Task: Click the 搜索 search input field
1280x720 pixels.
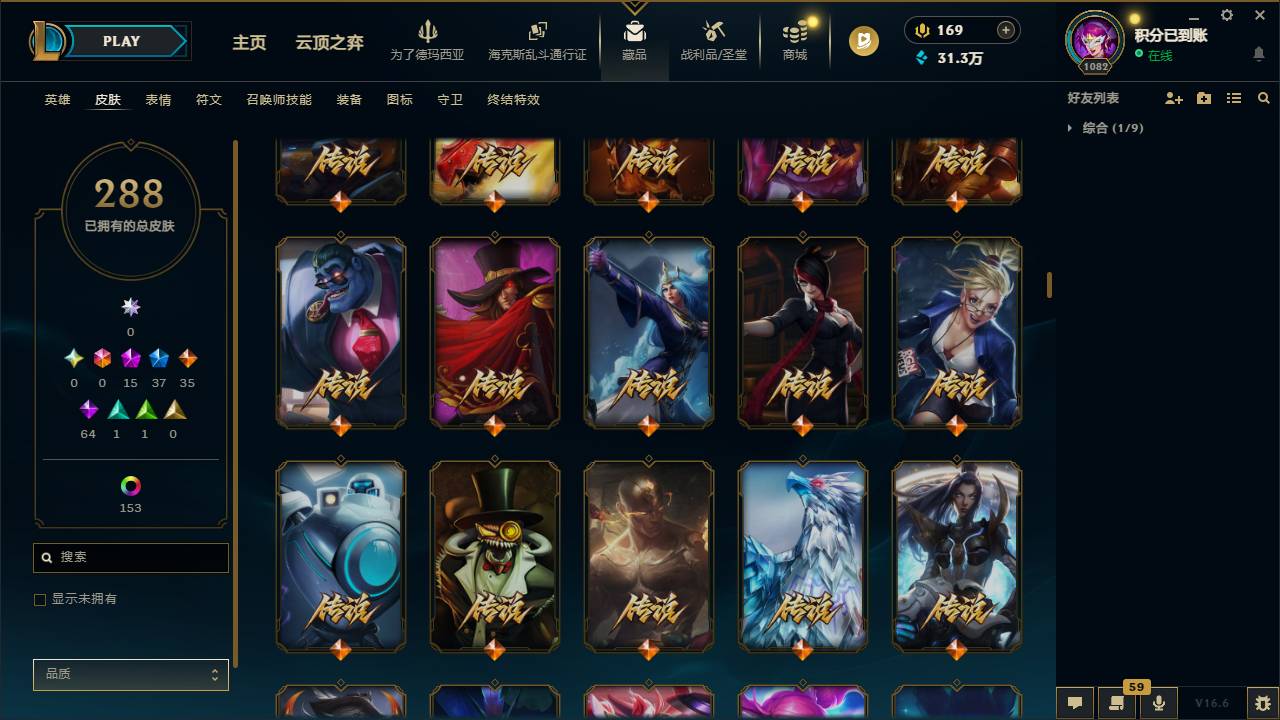Action: (130, 557)
